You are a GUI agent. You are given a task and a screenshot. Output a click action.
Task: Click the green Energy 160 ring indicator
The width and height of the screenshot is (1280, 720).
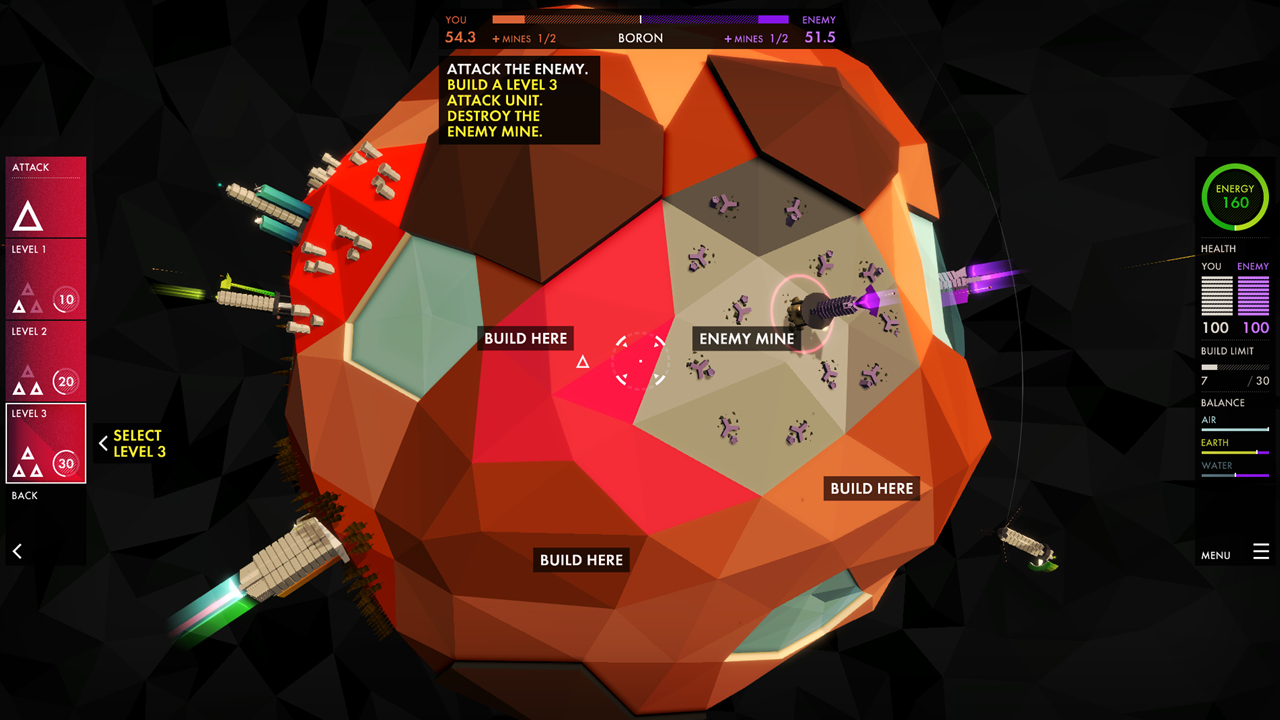coord(1234,196)
